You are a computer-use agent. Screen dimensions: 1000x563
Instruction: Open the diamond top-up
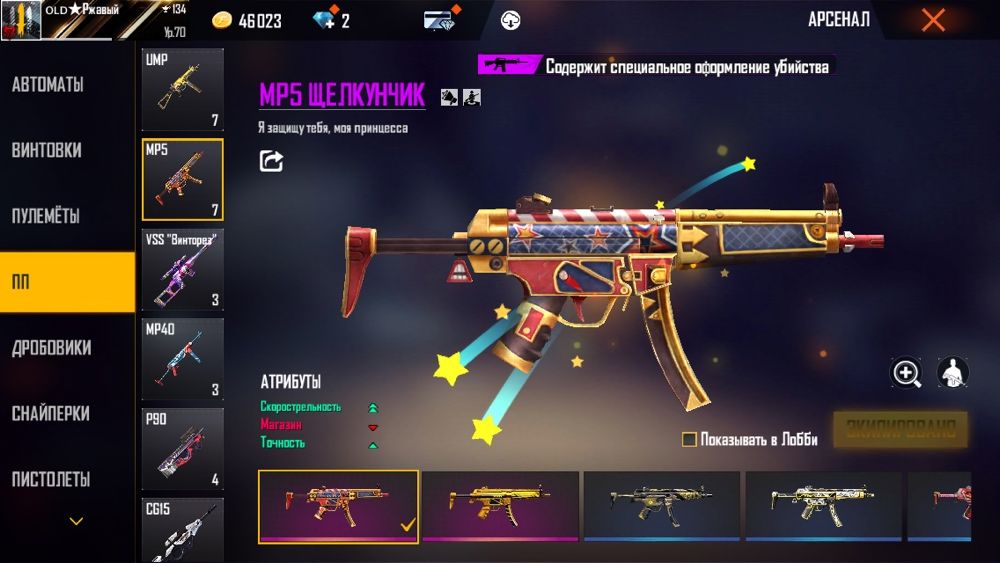click(330, 21)
